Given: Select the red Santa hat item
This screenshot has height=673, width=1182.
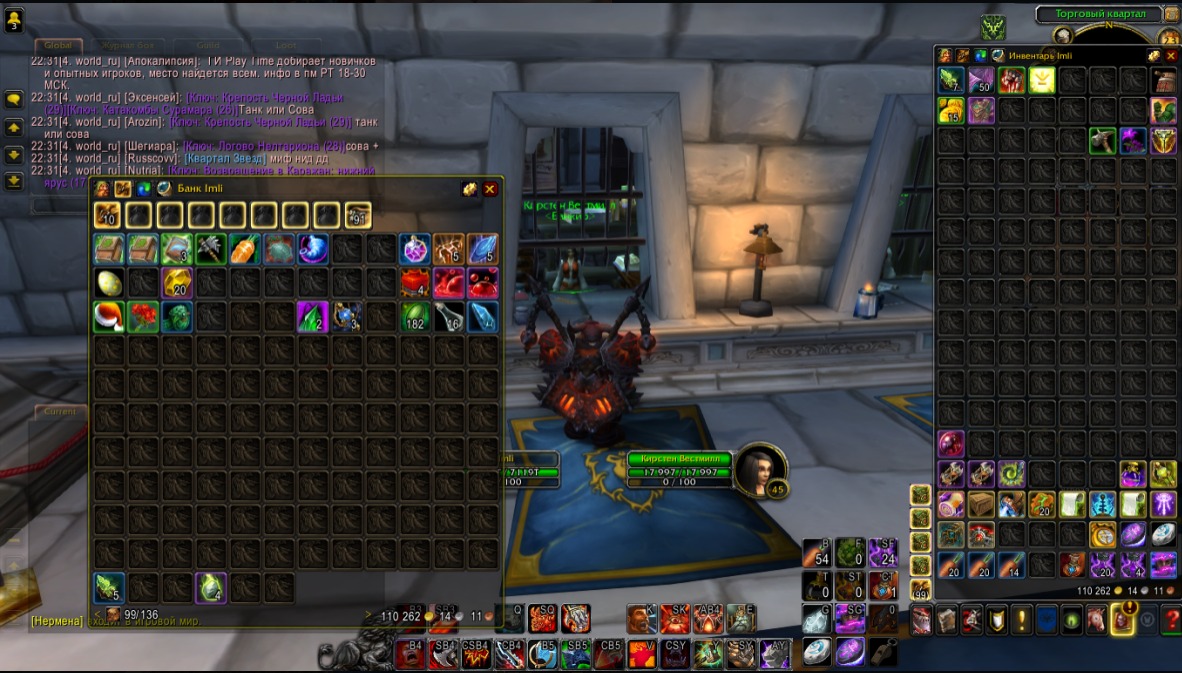Looking at the screenshot, I should click(109, 317).
